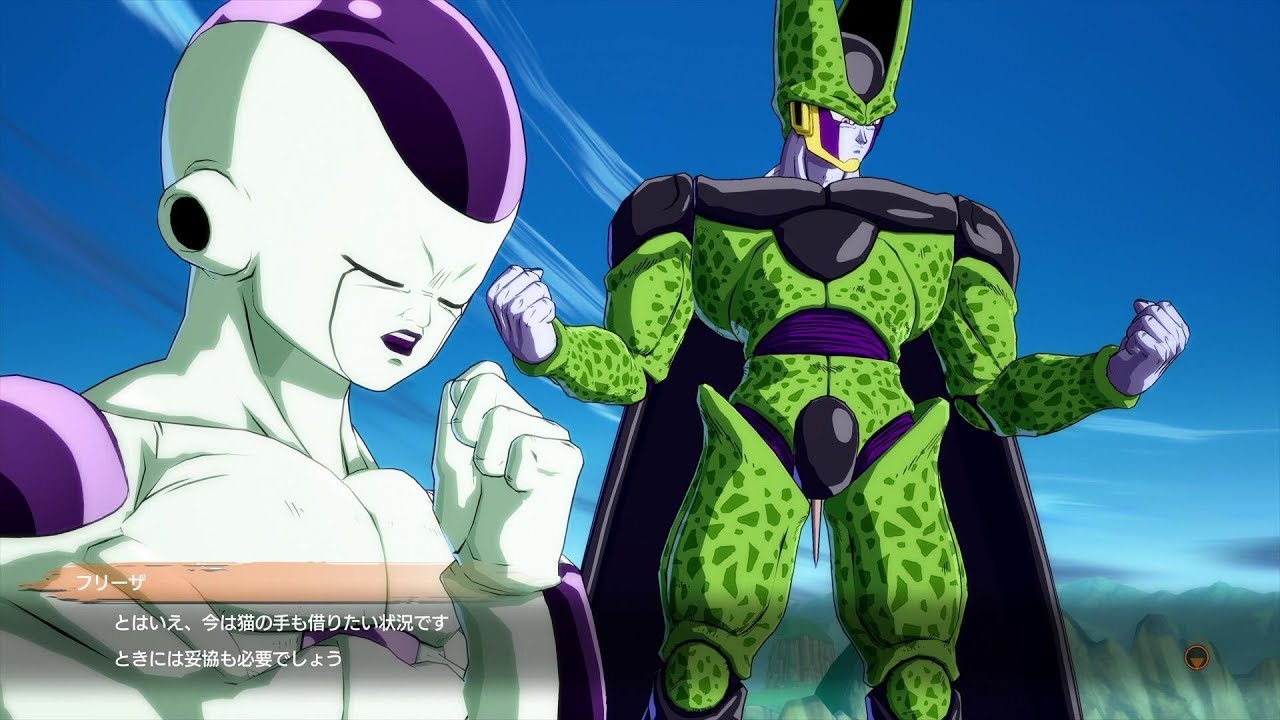This screenshot has height=720, width=1280.
Task: Click the orange advance-dialogue triangle indicator
Action: (1197, 660)
